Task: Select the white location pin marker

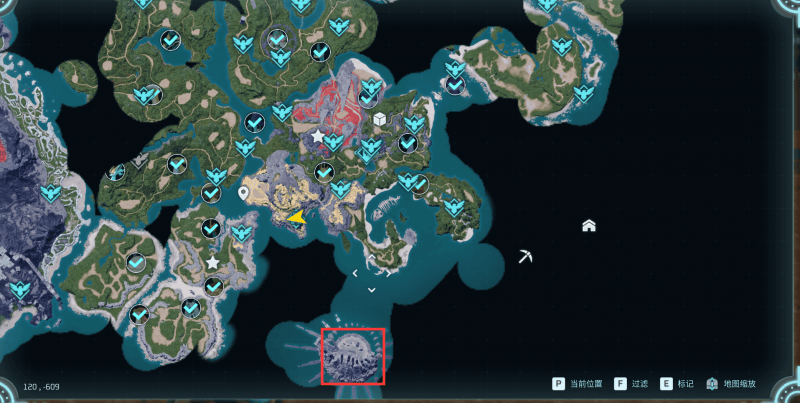Action: [244, 192]
